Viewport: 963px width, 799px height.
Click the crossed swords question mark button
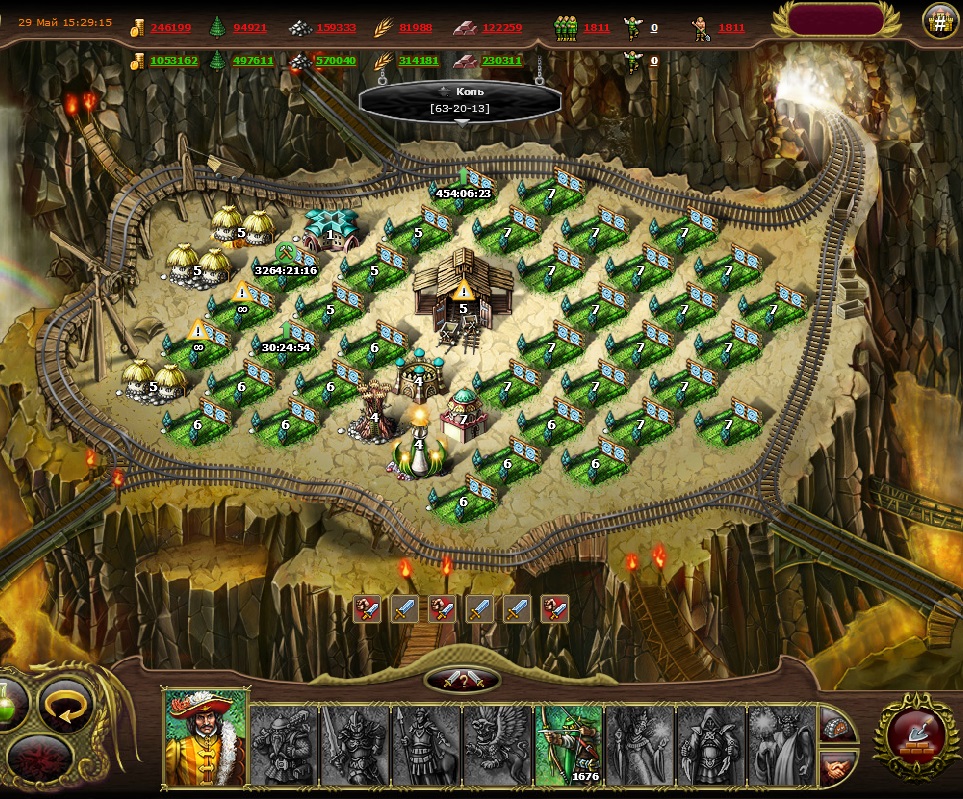point(462,680)
